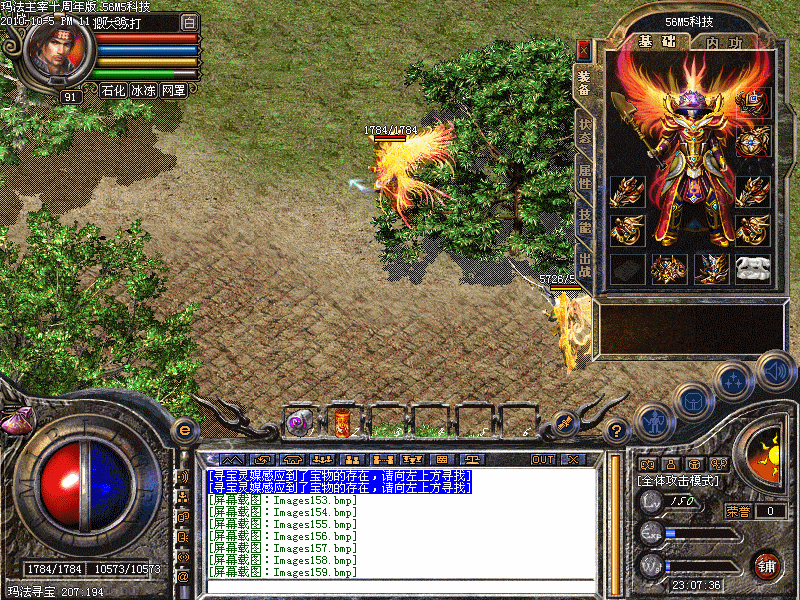Select the 基础 tab

click(657, 42)
